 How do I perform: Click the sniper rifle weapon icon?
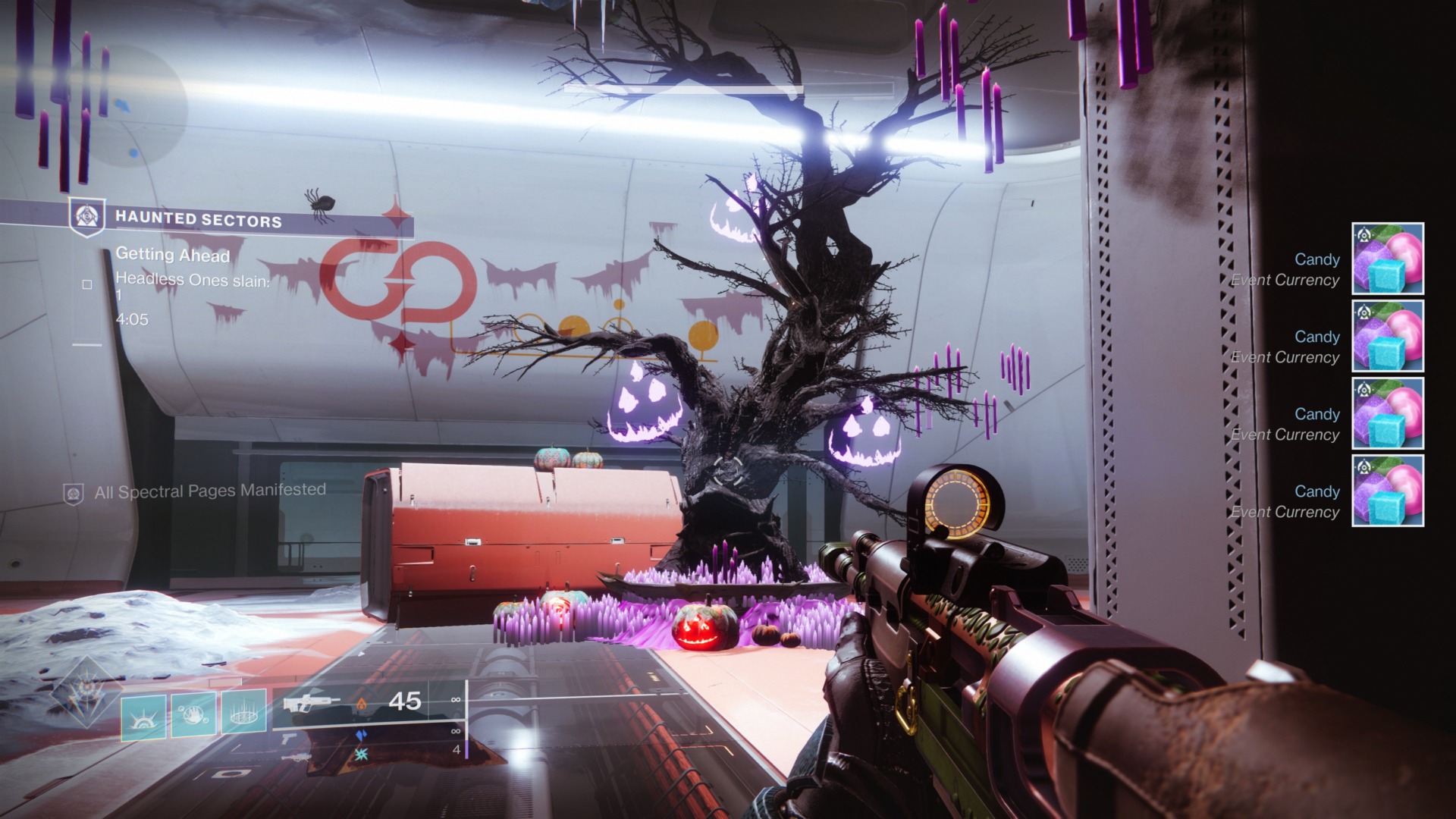(297, 758)
